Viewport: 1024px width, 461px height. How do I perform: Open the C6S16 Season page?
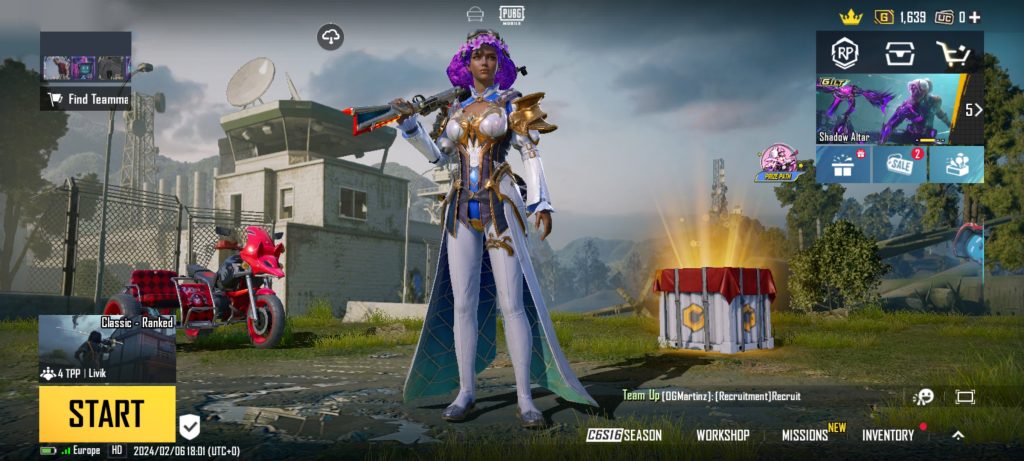[624, 435]
